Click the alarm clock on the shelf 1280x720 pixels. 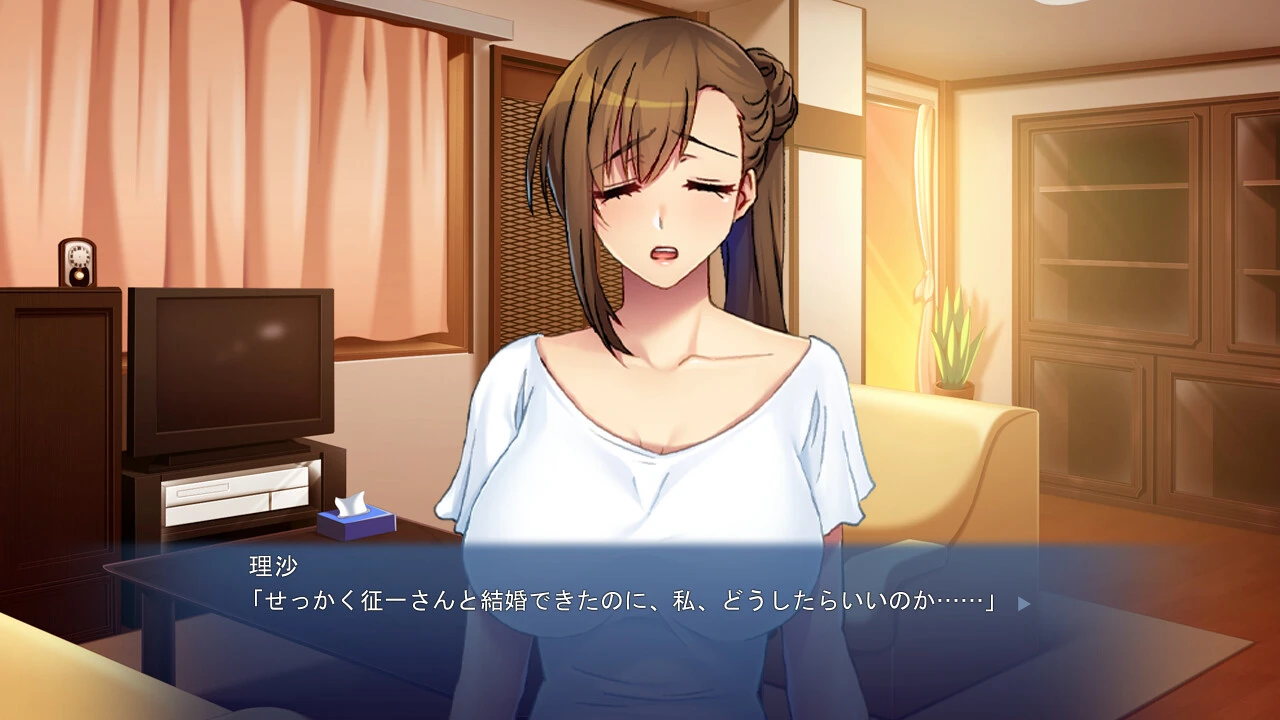click(x=78, y=262)
